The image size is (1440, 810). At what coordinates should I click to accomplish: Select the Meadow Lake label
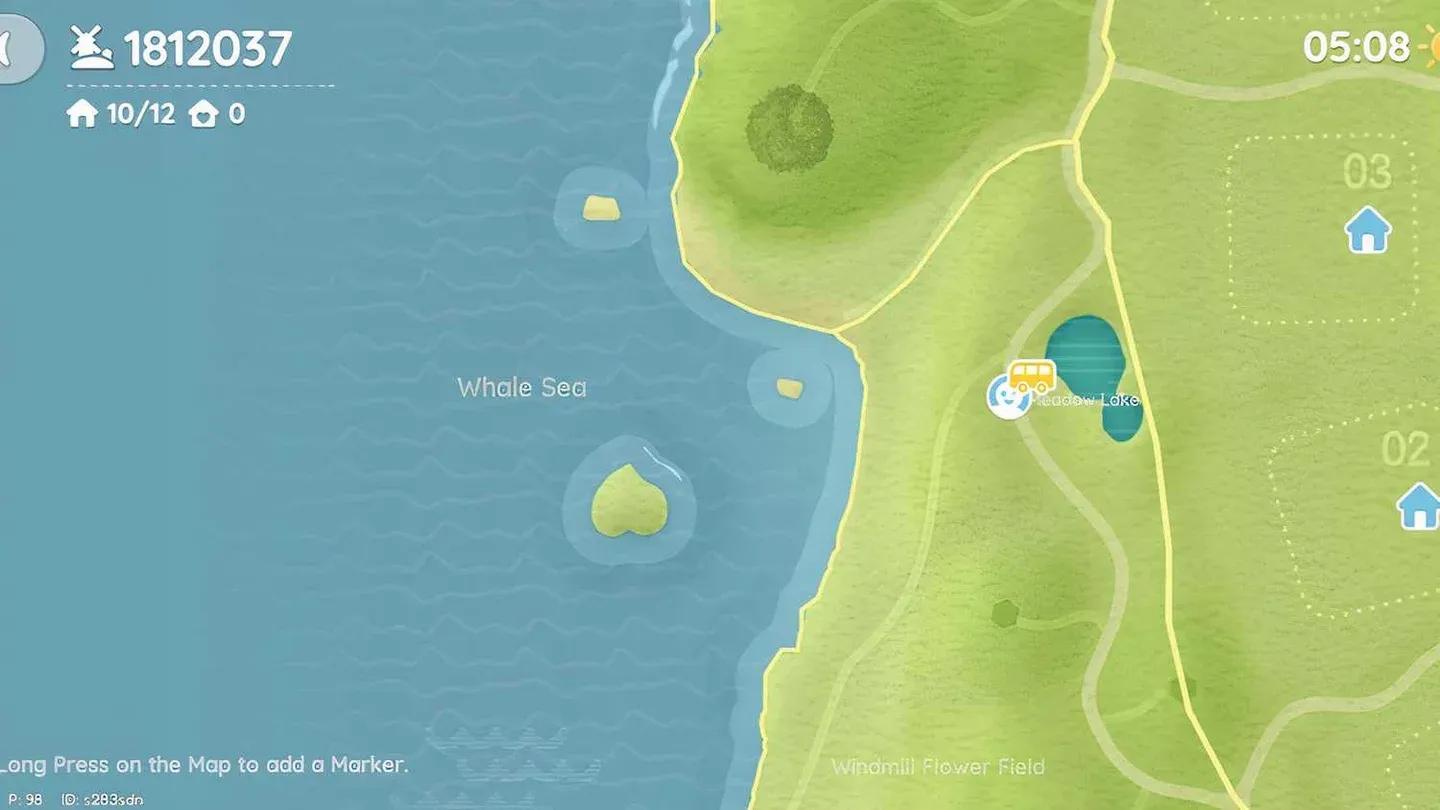pyautogui.click(x=1086, y=400)
